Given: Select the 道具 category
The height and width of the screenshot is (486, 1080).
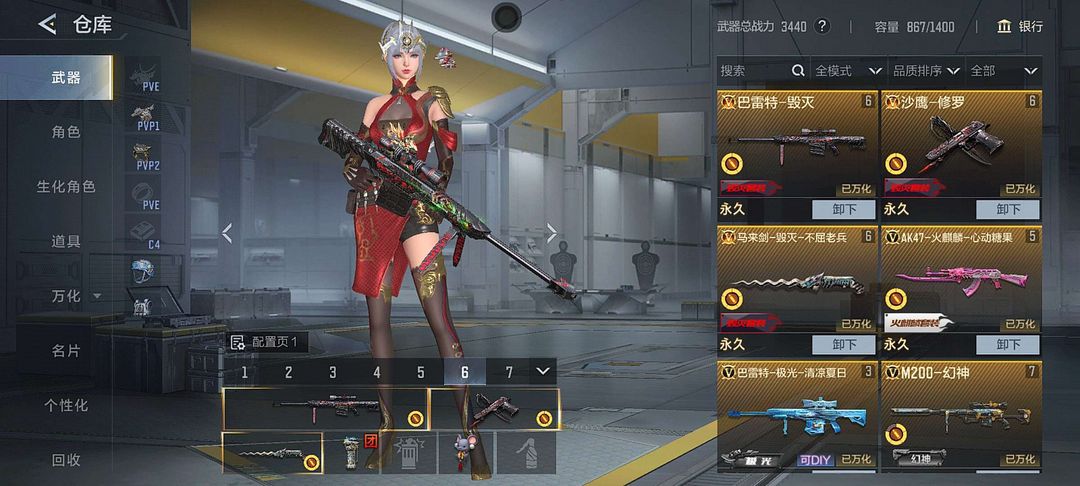Looking at the screenshot, I should pos(66,241).
